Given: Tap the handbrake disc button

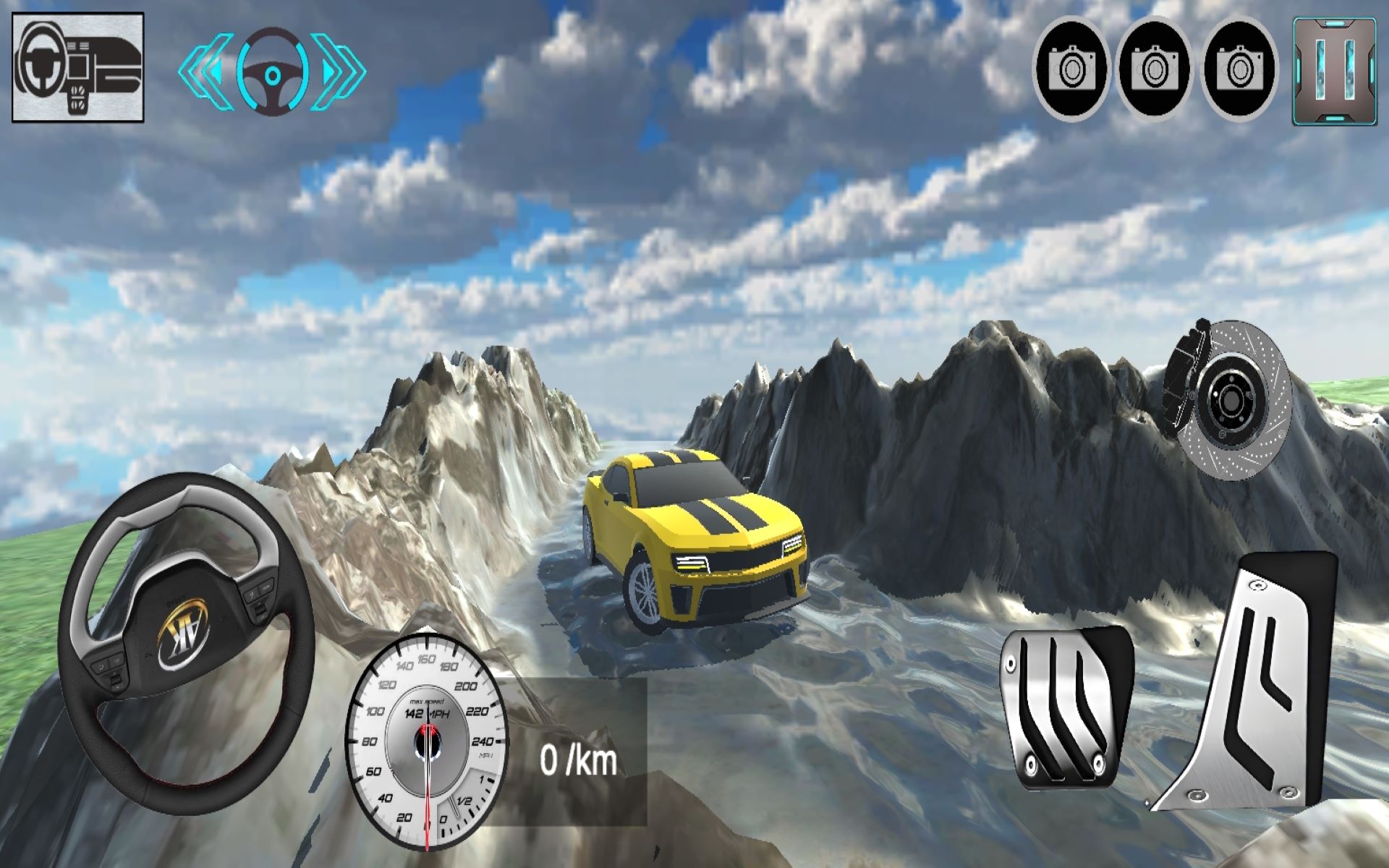Looking at the screenshot, I should [x=1228, y=399].
